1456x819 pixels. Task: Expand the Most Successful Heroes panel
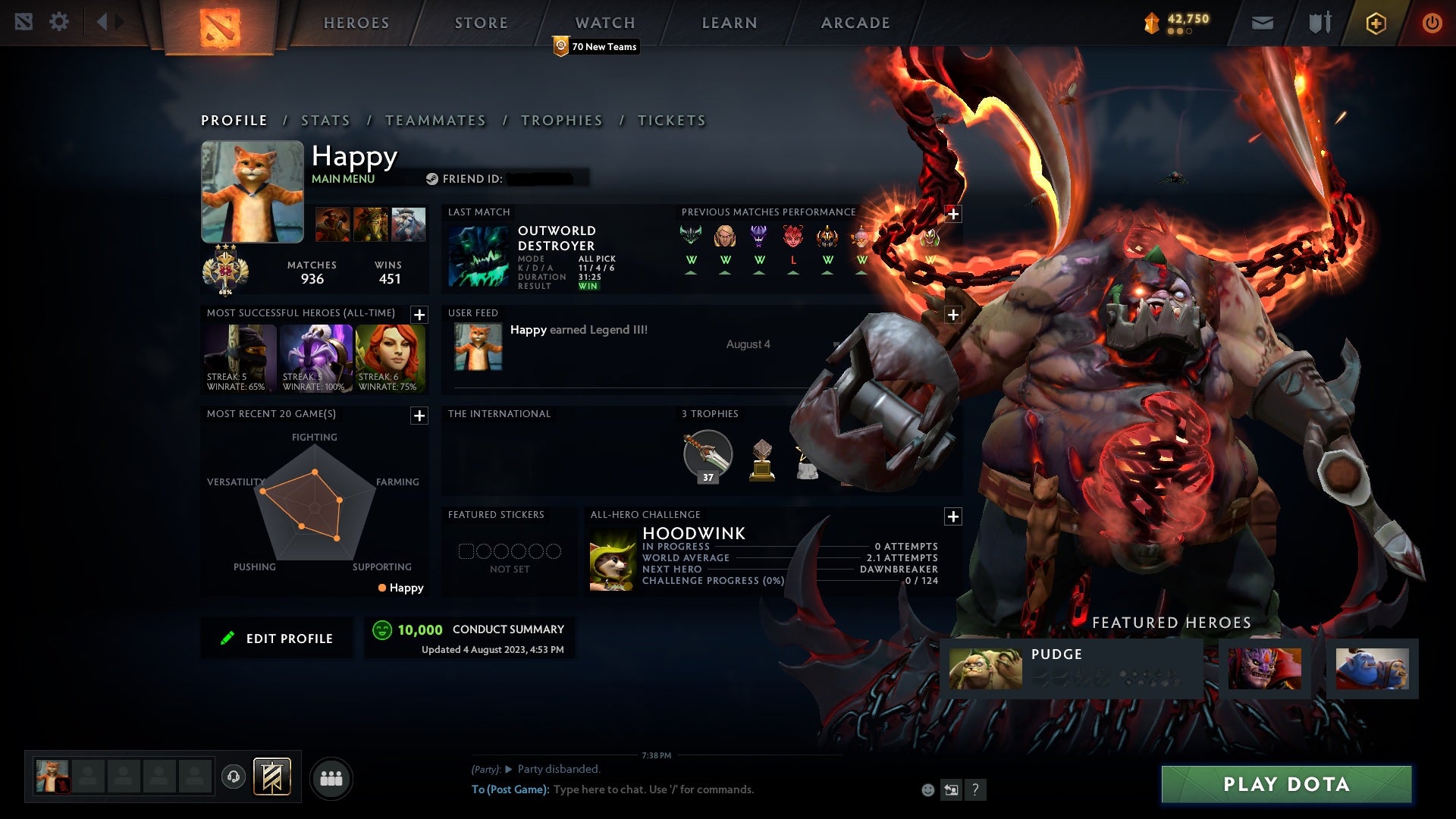pos(419,312)
